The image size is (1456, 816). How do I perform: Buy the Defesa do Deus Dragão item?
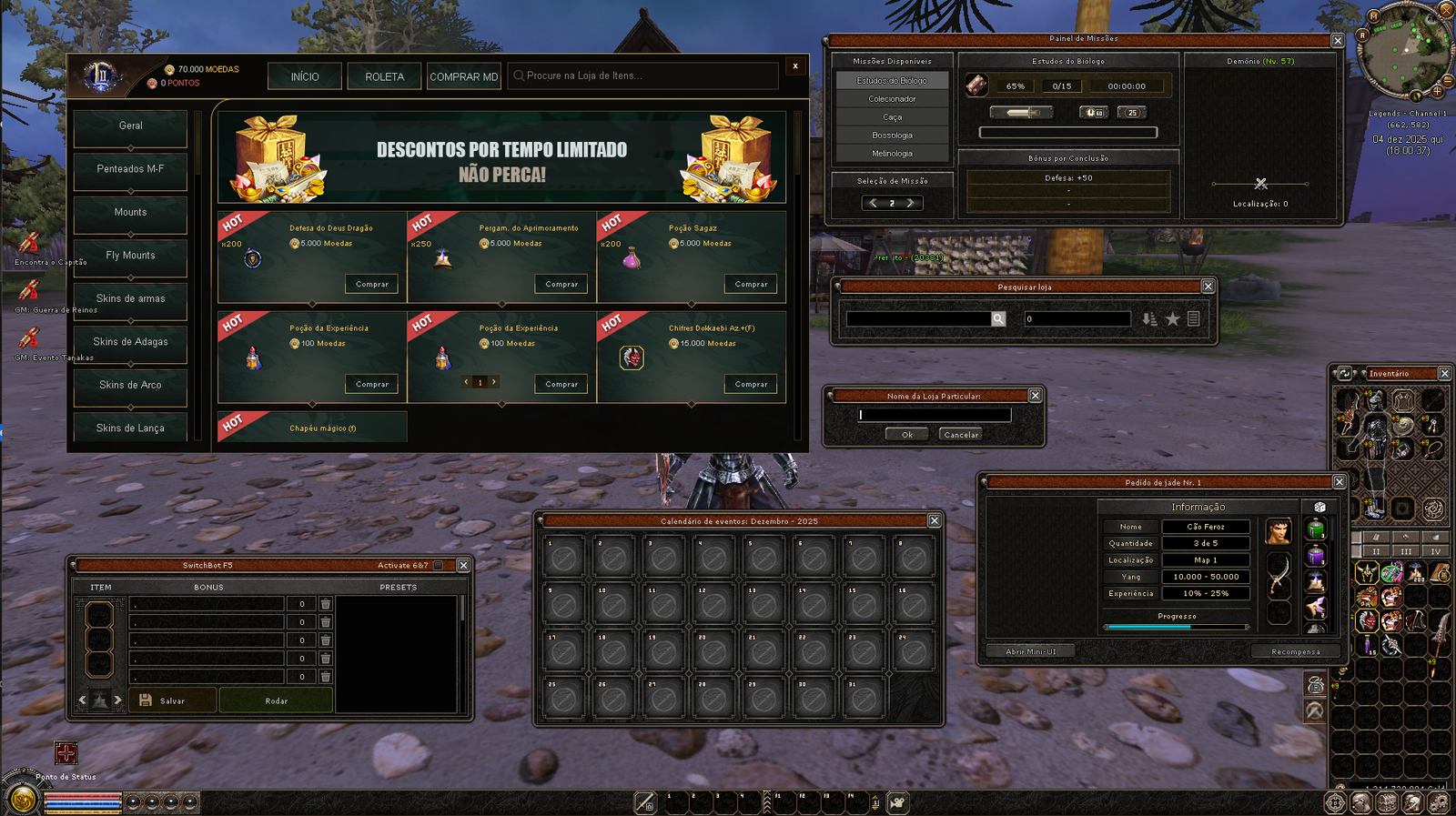(x=372, y=285)
